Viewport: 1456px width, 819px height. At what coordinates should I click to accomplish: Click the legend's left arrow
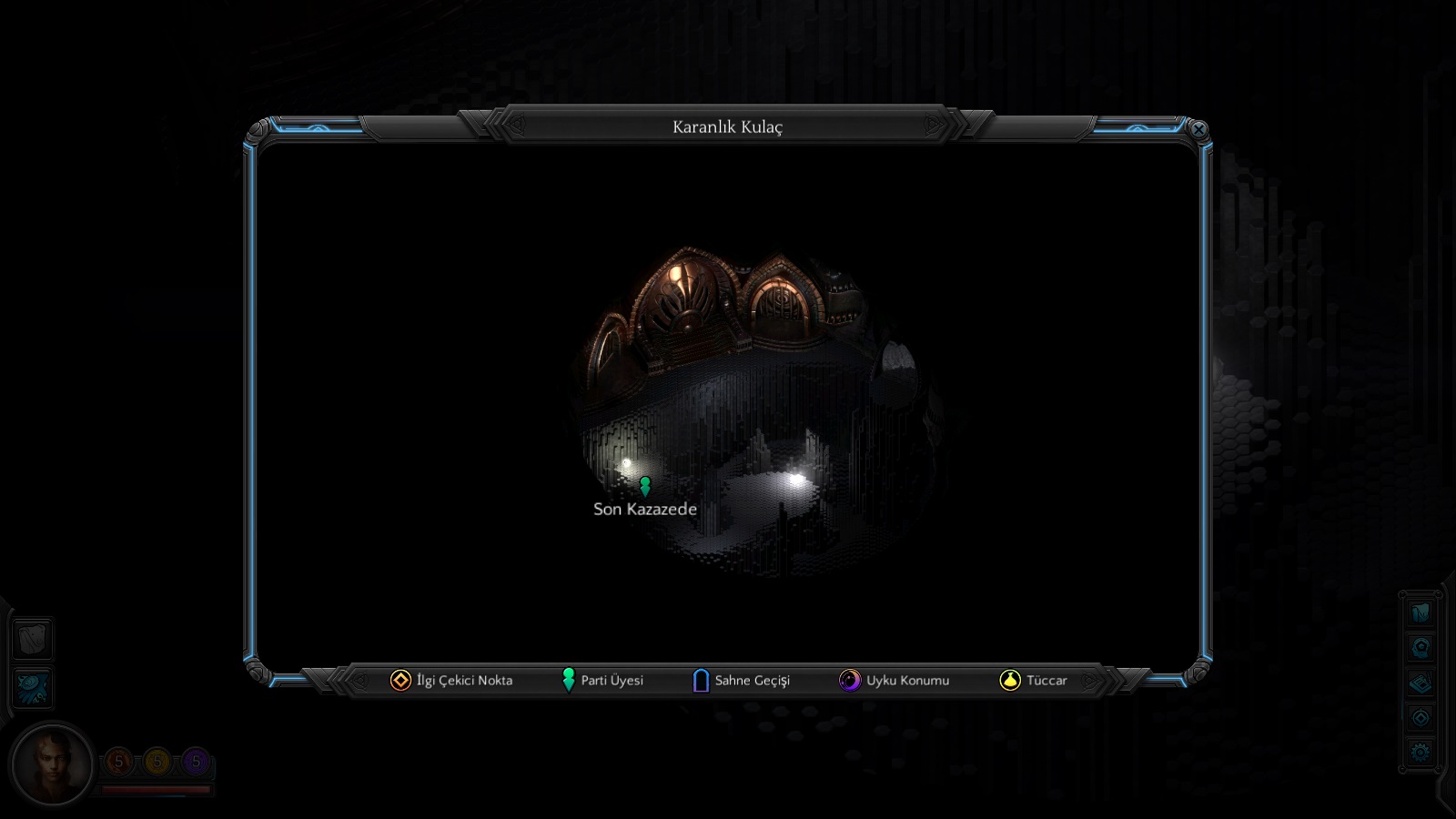tap(360, 681)
